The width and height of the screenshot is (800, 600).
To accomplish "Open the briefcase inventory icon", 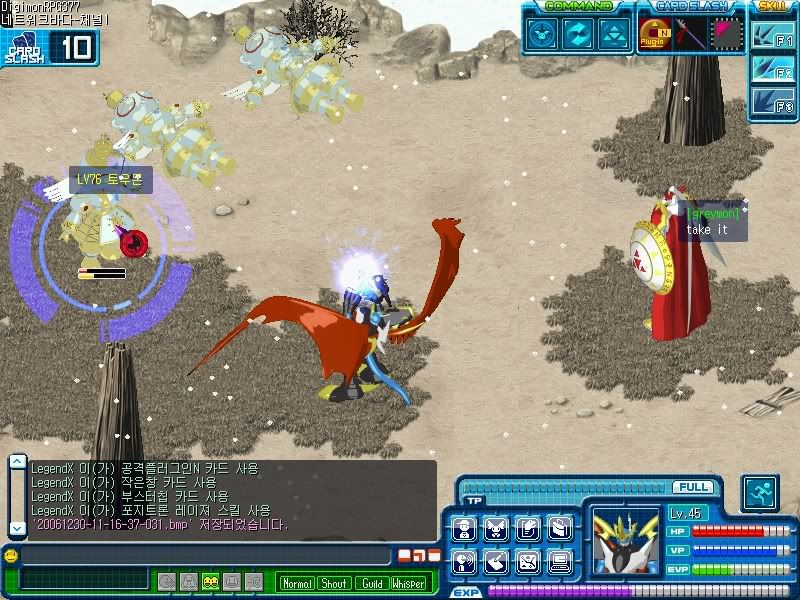I will click(x=559, y=529).
